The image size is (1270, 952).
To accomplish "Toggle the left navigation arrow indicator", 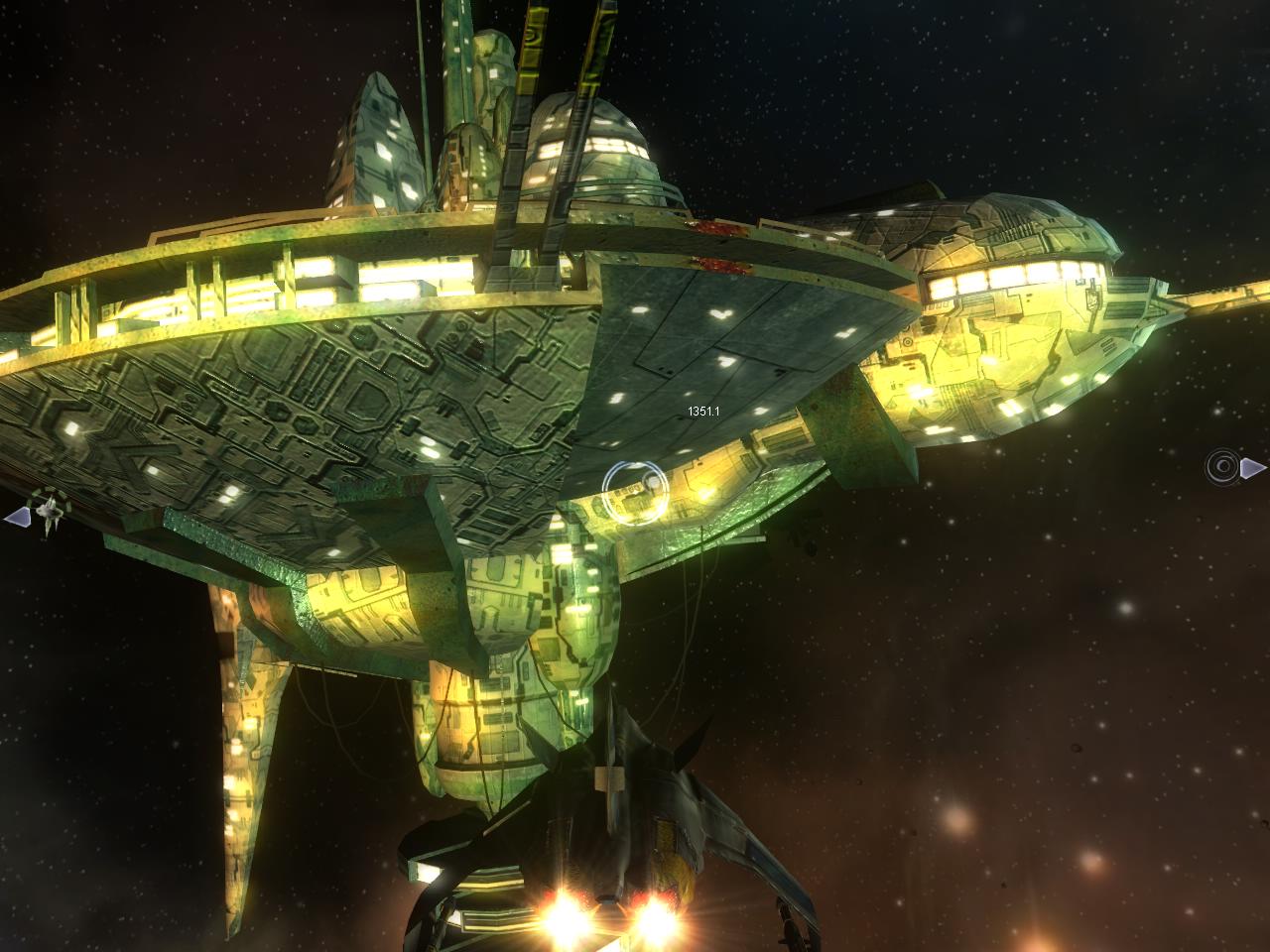I will tap(19, 516).
